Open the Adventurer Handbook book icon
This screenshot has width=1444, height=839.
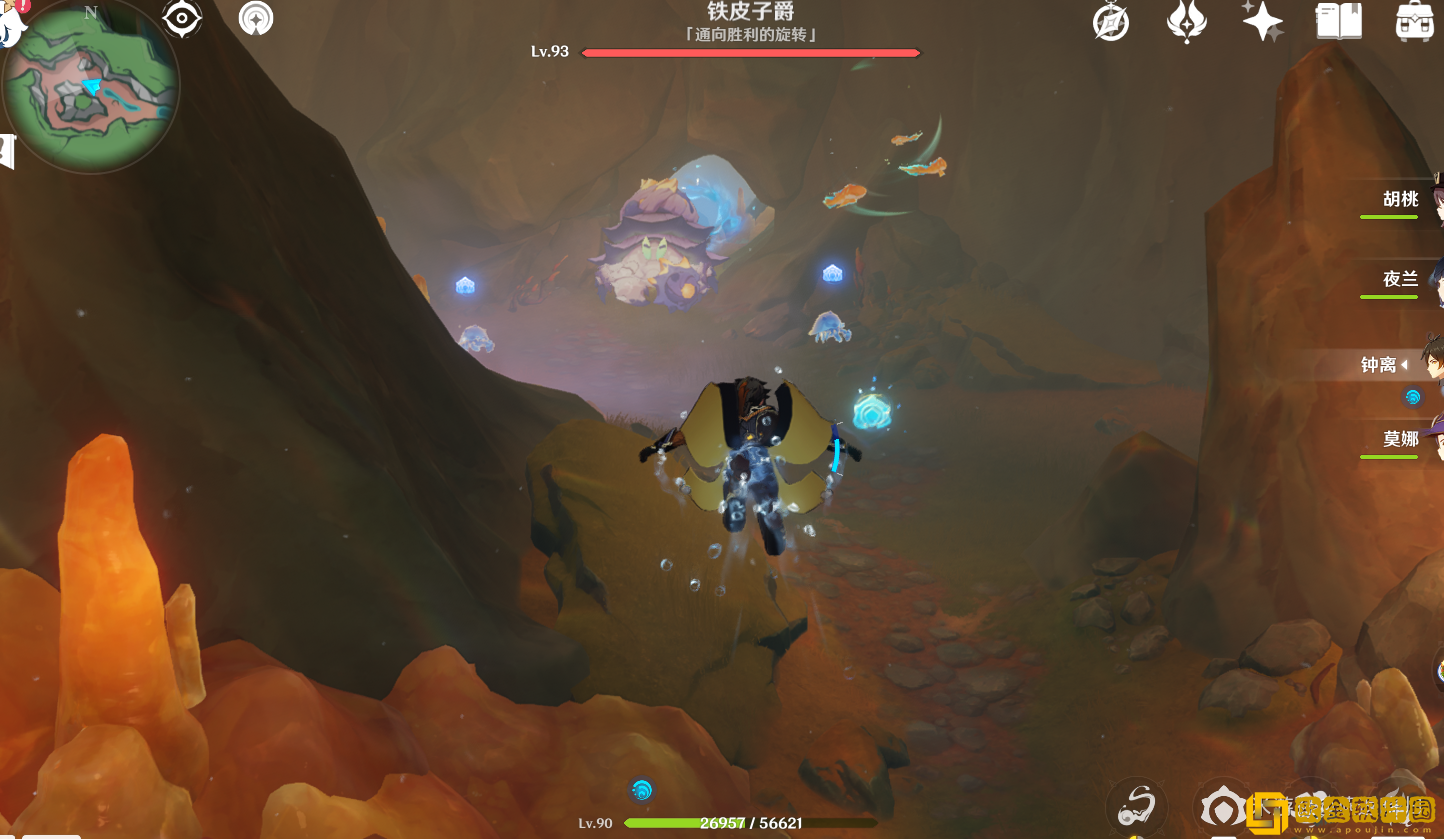[x=1339, y=21]
